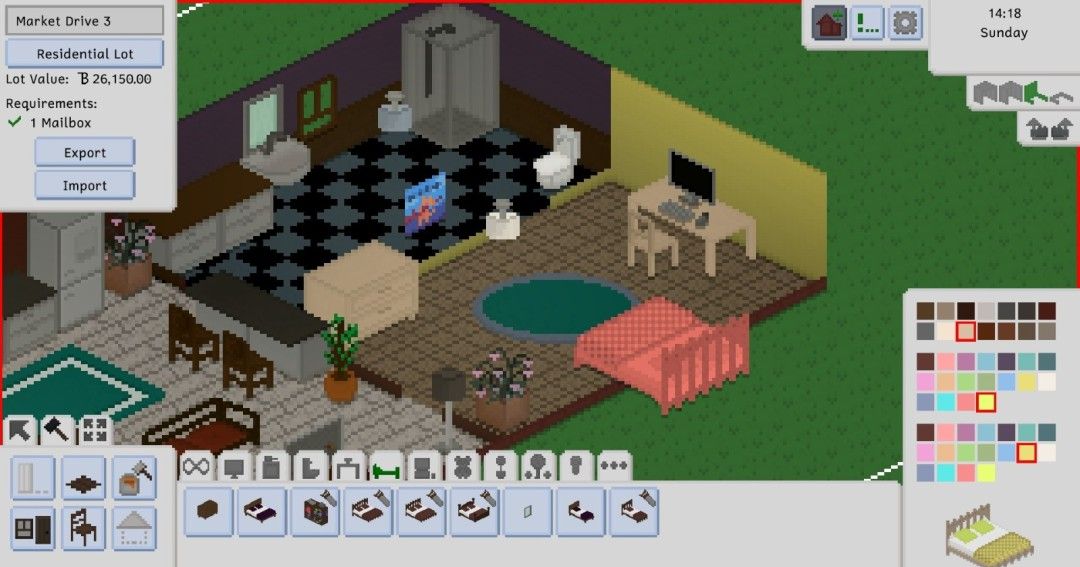1080x567 pixels.
Task: Open the paint bucket and hammer category
Action: 134,478
